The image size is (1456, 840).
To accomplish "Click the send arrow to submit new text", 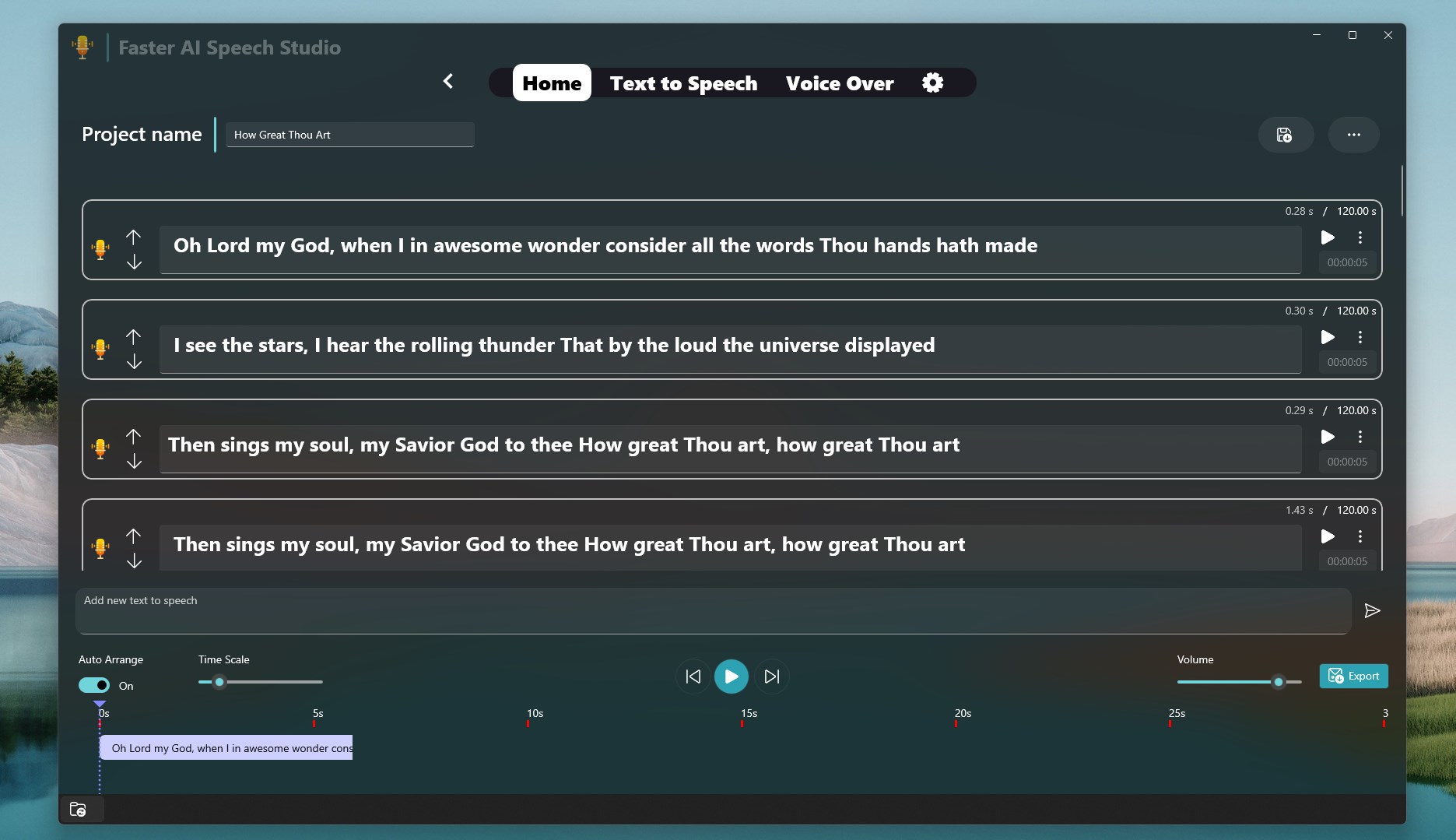I will click(1373, 610).
